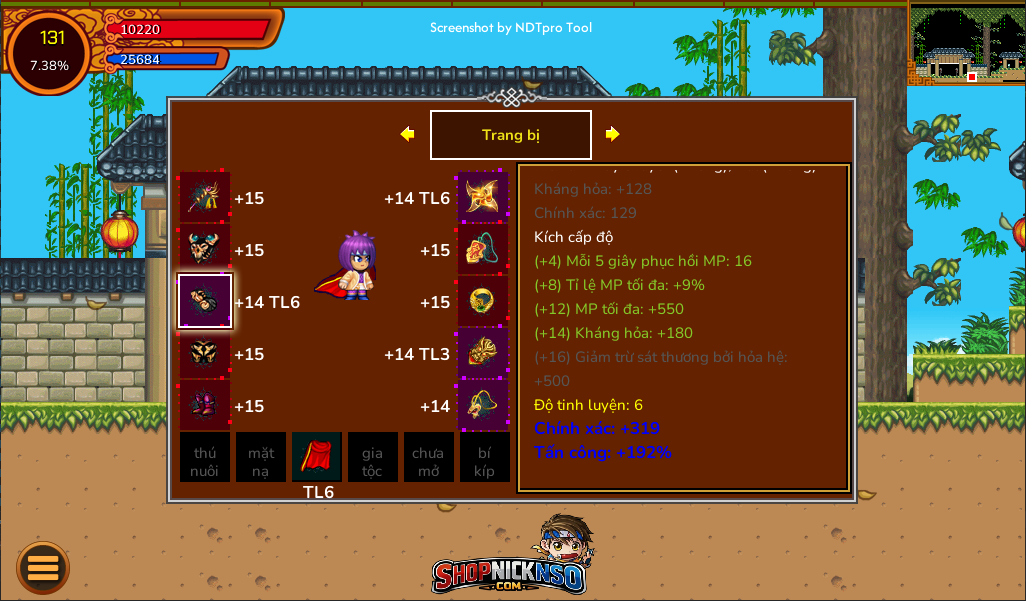Open the mặt nạ mask slot
Screen dimensions: 1026x601
click(261, 457)
